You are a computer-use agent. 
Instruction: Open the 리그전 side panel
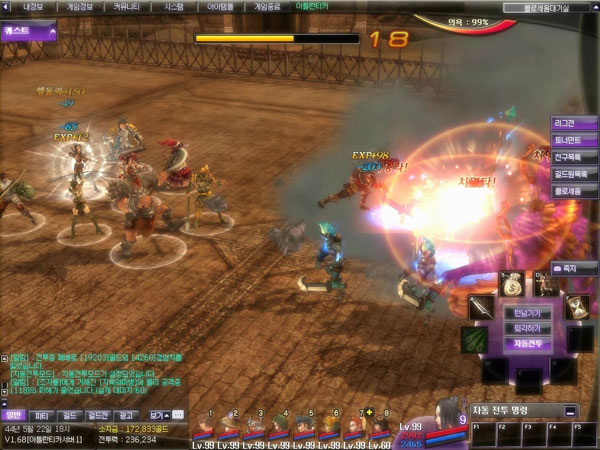(x=573, y=123)
